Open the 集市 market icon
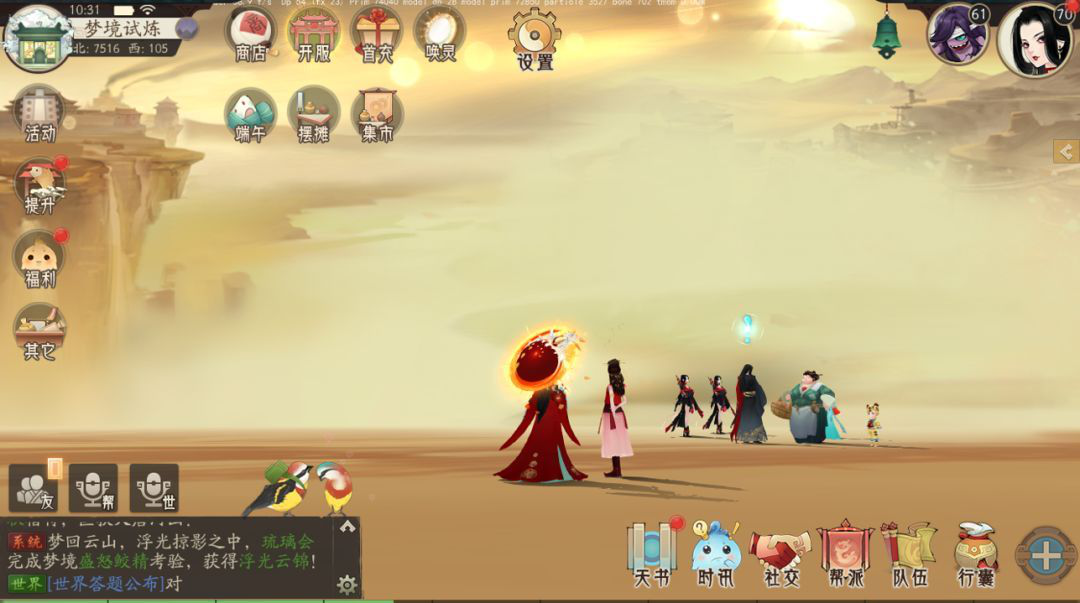Screen dimensions: 1080x603 coord(377,113)
